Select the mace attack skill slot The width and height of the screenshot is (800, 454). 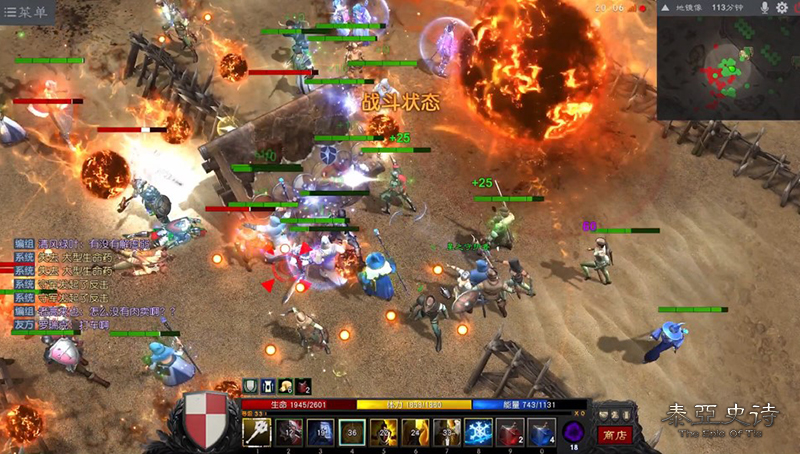pyautogui.click(x=257, y=431)
